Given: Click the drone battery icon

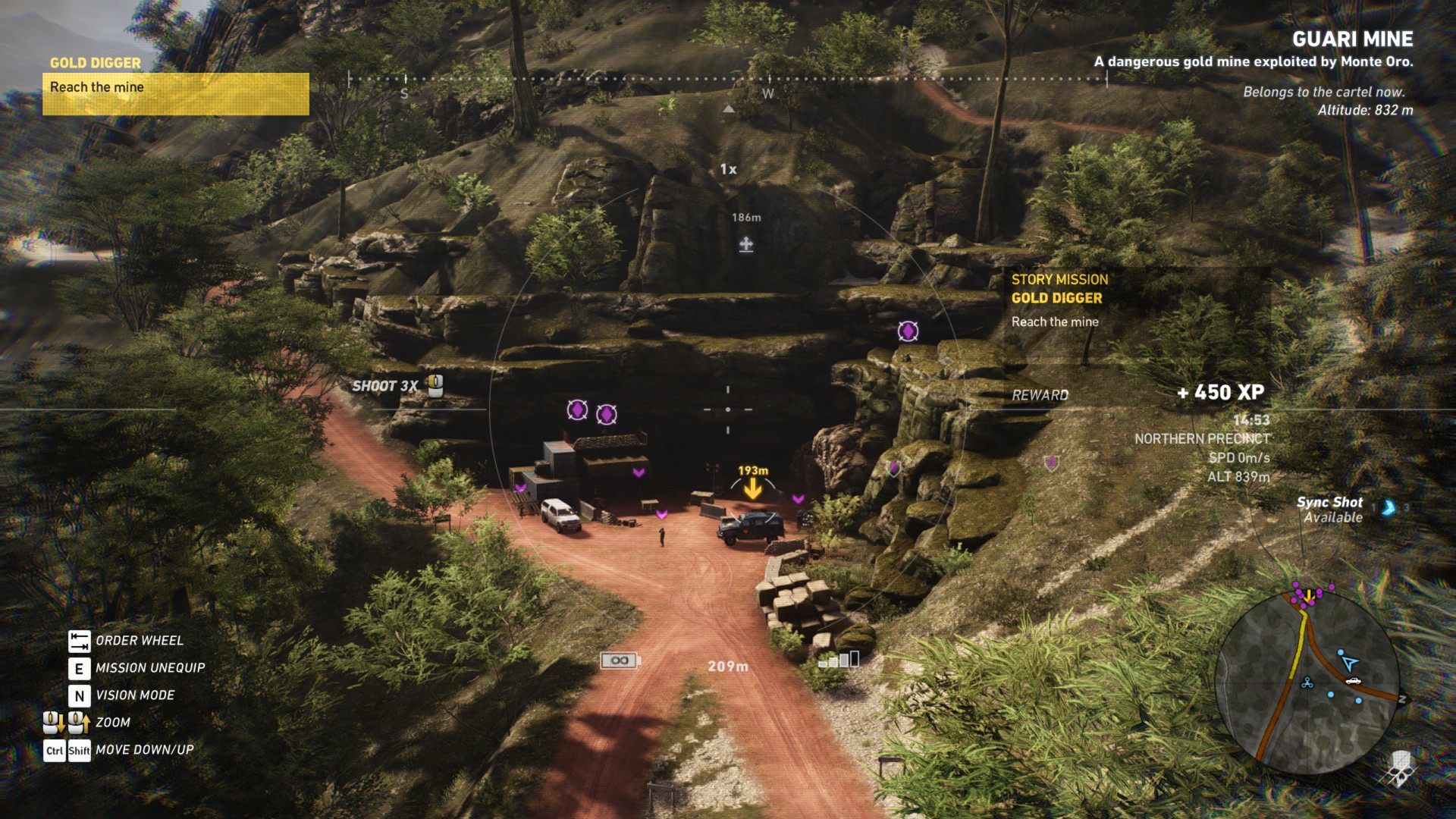Looking at the screenshot, I should click(x=620, y=661).
